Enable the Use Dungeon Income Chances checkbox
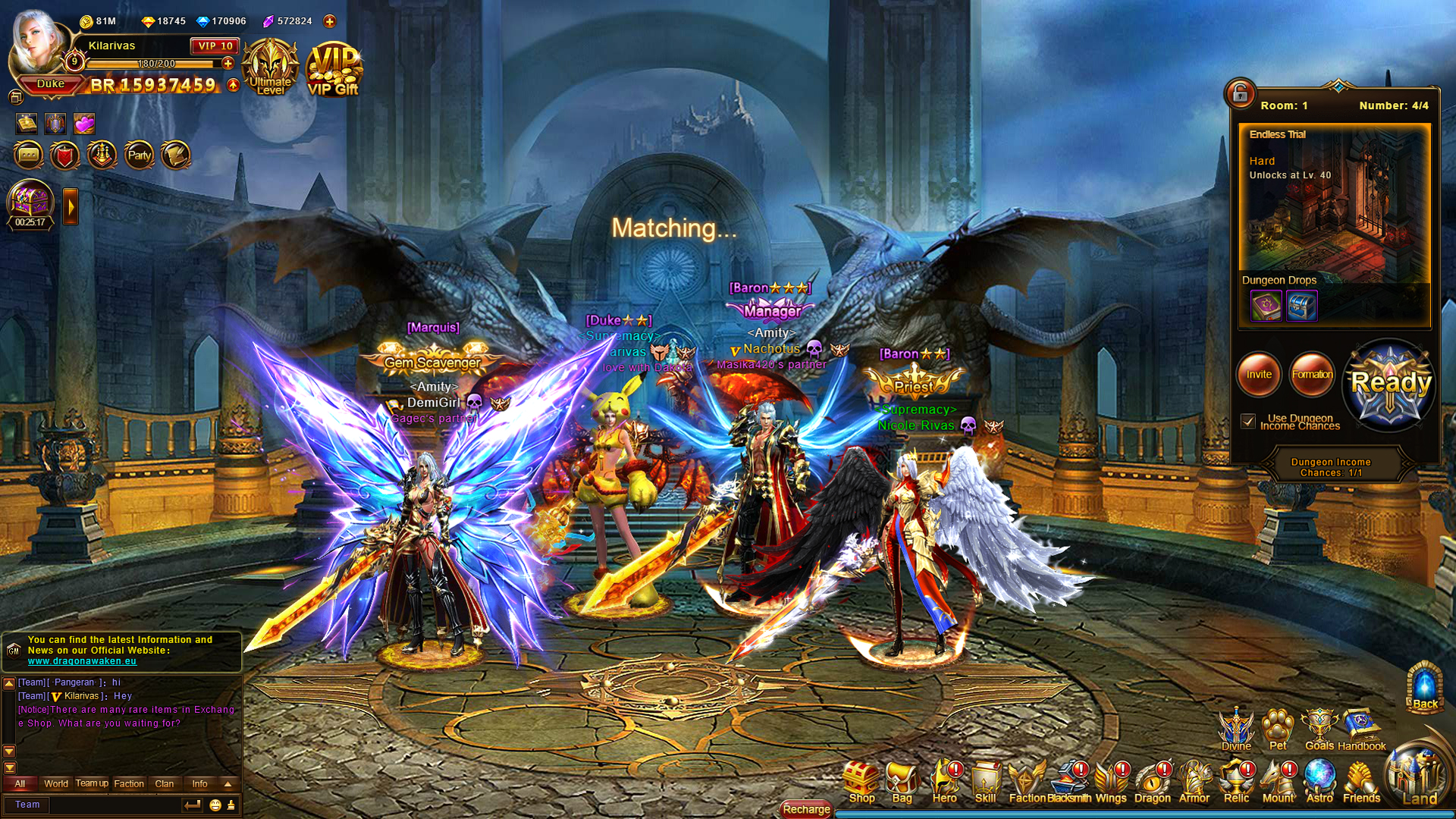The height and width of the screenshot is (819, 1456). (x=1247, y=421)
